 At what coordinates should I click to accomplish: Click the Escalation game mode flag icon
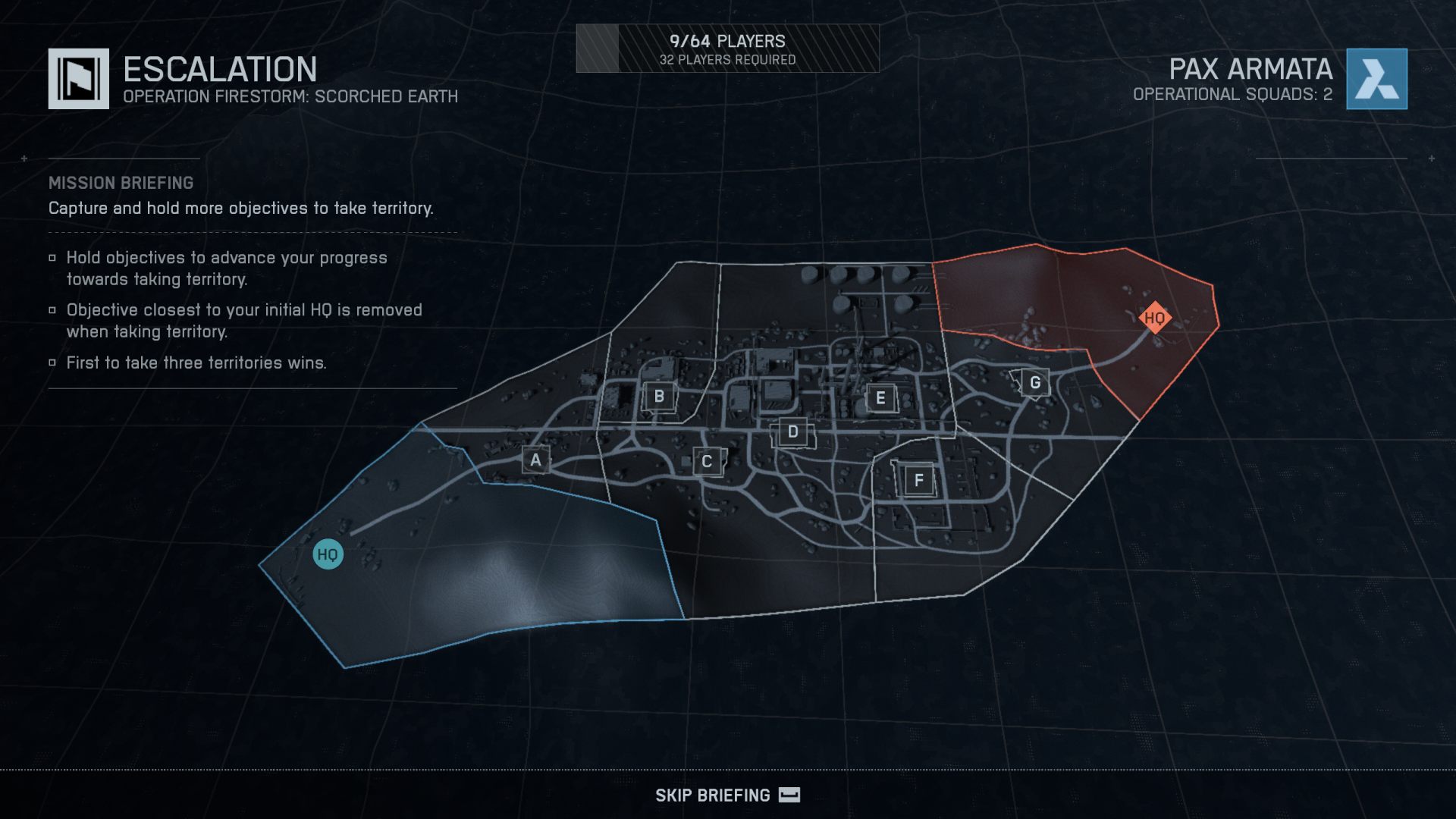[x=79, y=79]
